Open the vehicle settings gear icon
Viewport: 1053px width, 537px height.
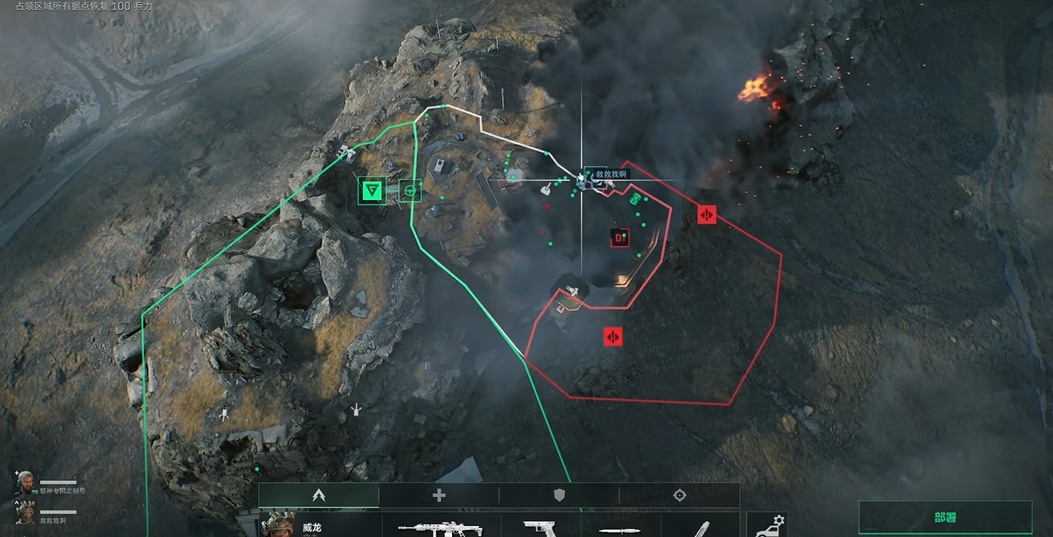[767, 525]
